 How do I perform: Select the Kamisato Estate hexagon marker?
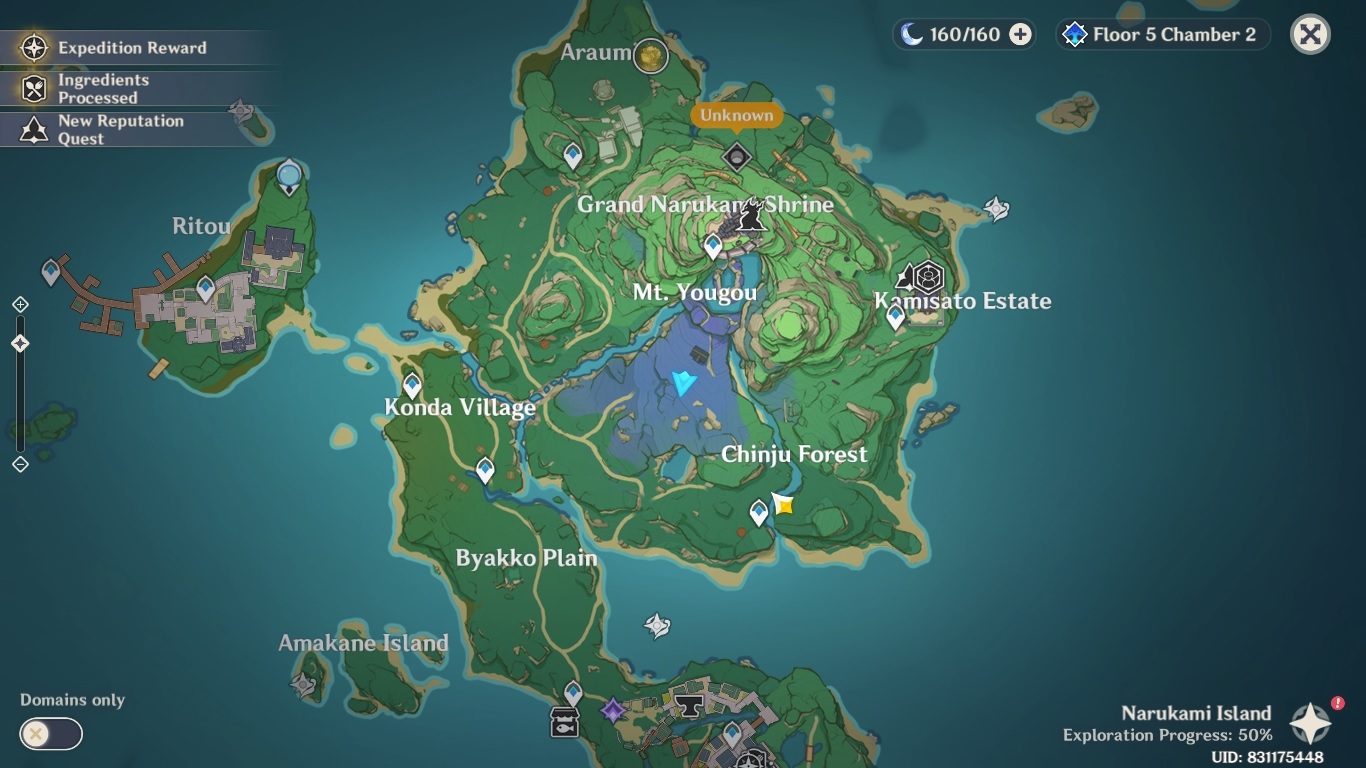[929, 276]
